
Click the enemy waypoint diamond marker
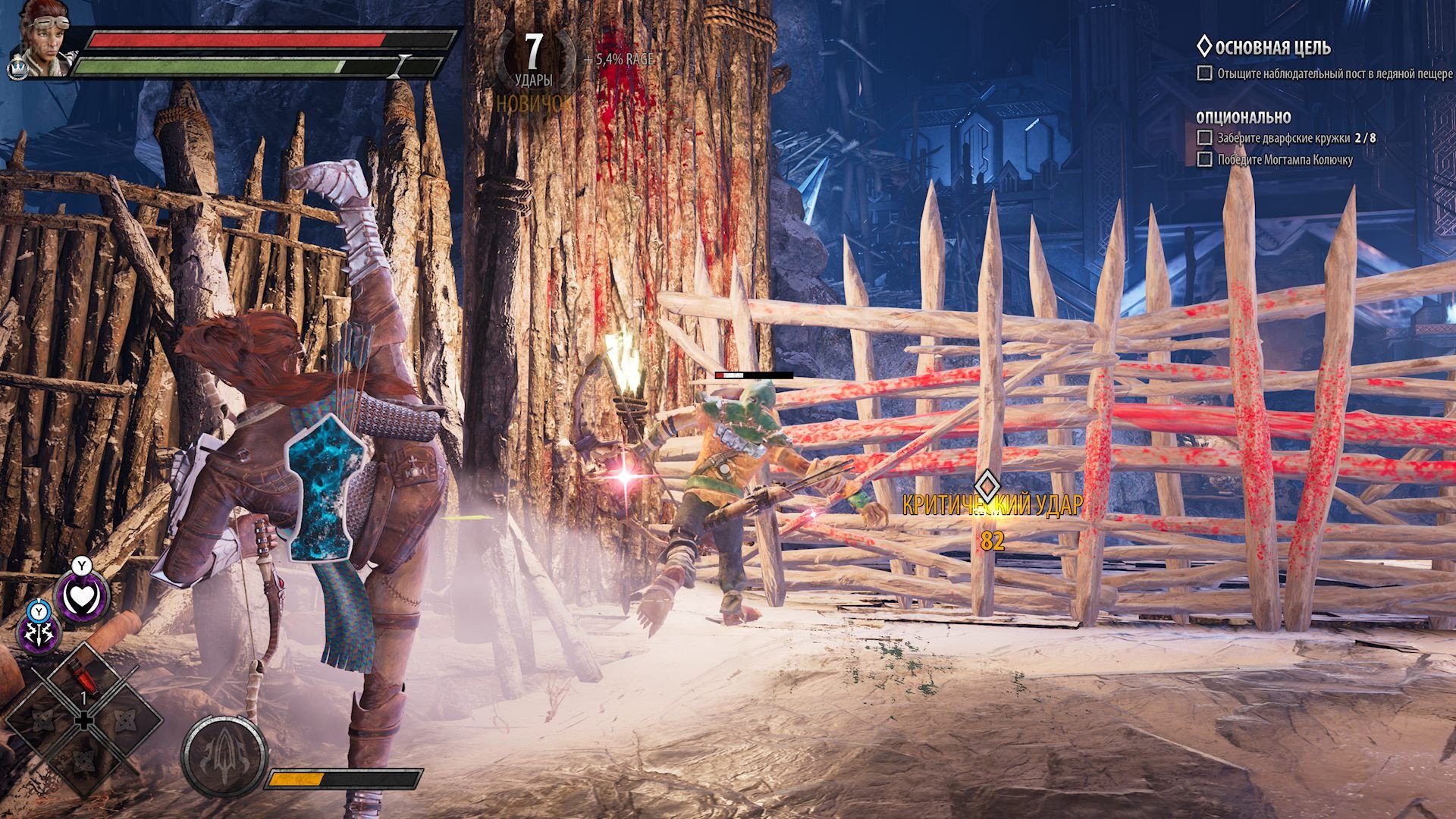click(x=986, y=485)
